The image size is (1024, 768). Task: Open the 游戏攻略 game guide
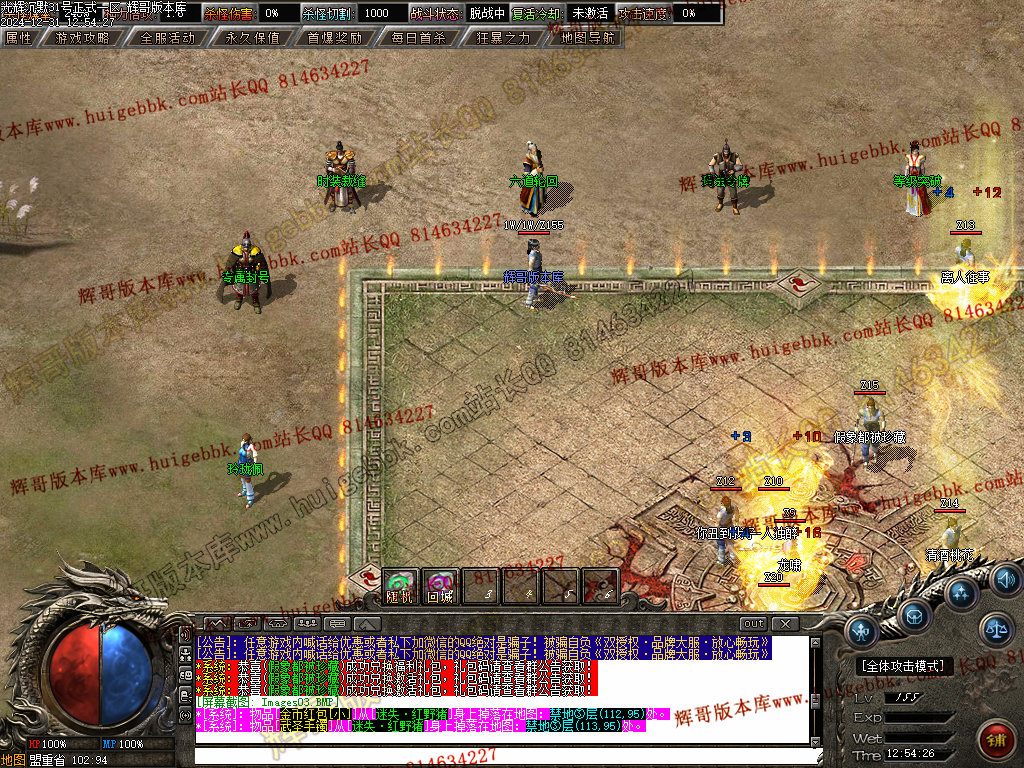pos(83,38)
